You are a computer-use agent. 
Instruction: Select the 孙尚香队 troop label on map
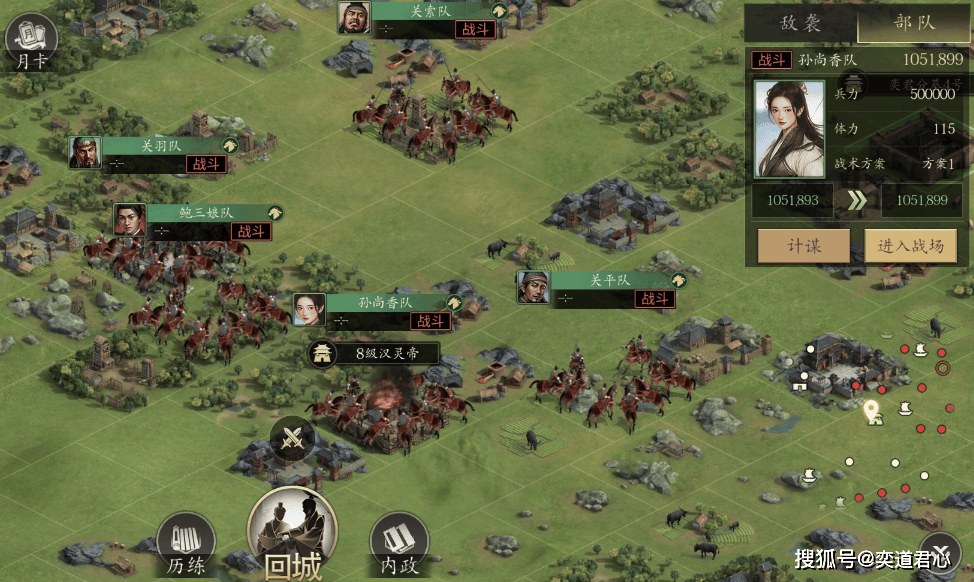[x=385, y=303]
